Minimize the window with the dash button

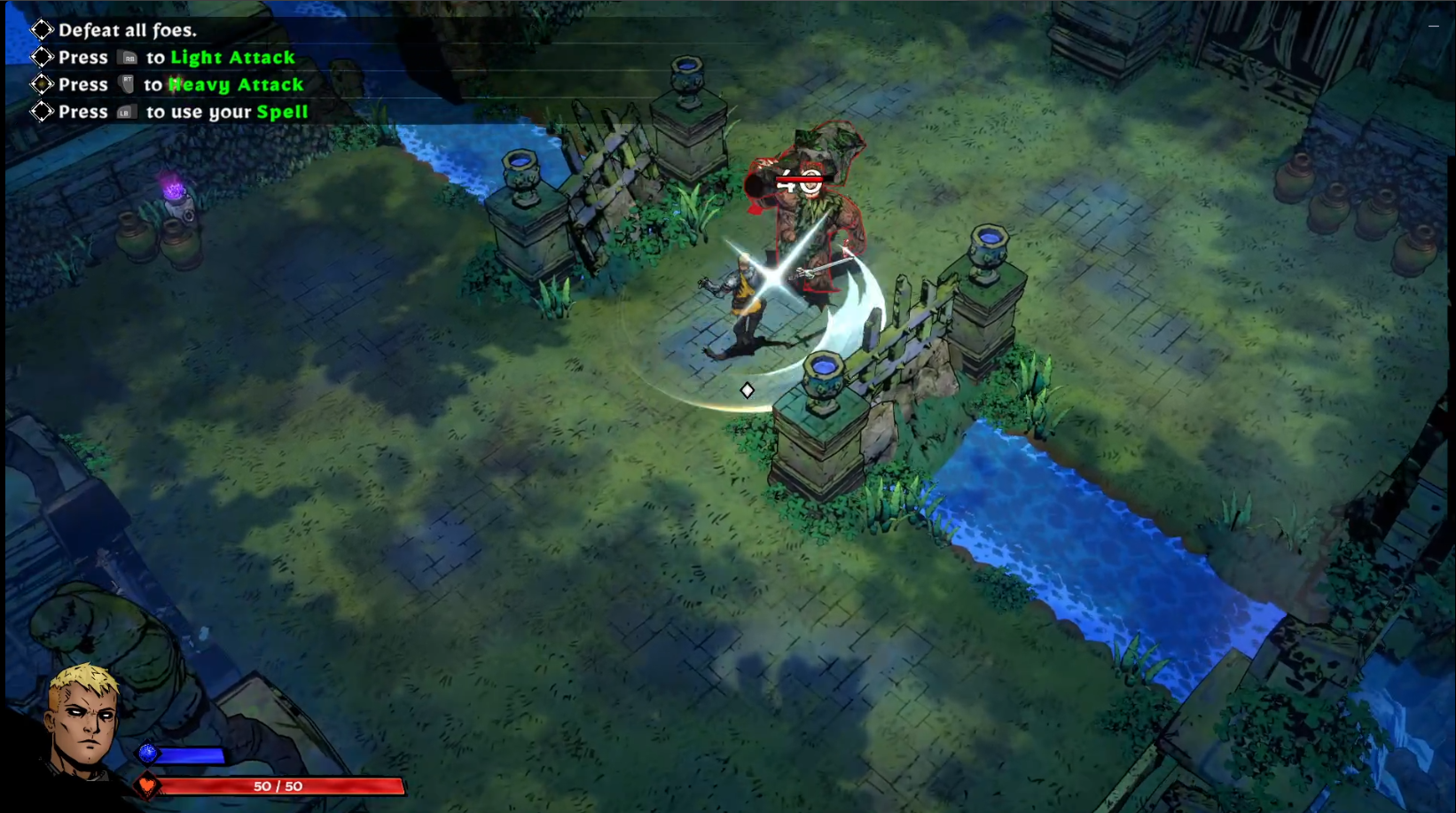click(x=1433, y=27)
